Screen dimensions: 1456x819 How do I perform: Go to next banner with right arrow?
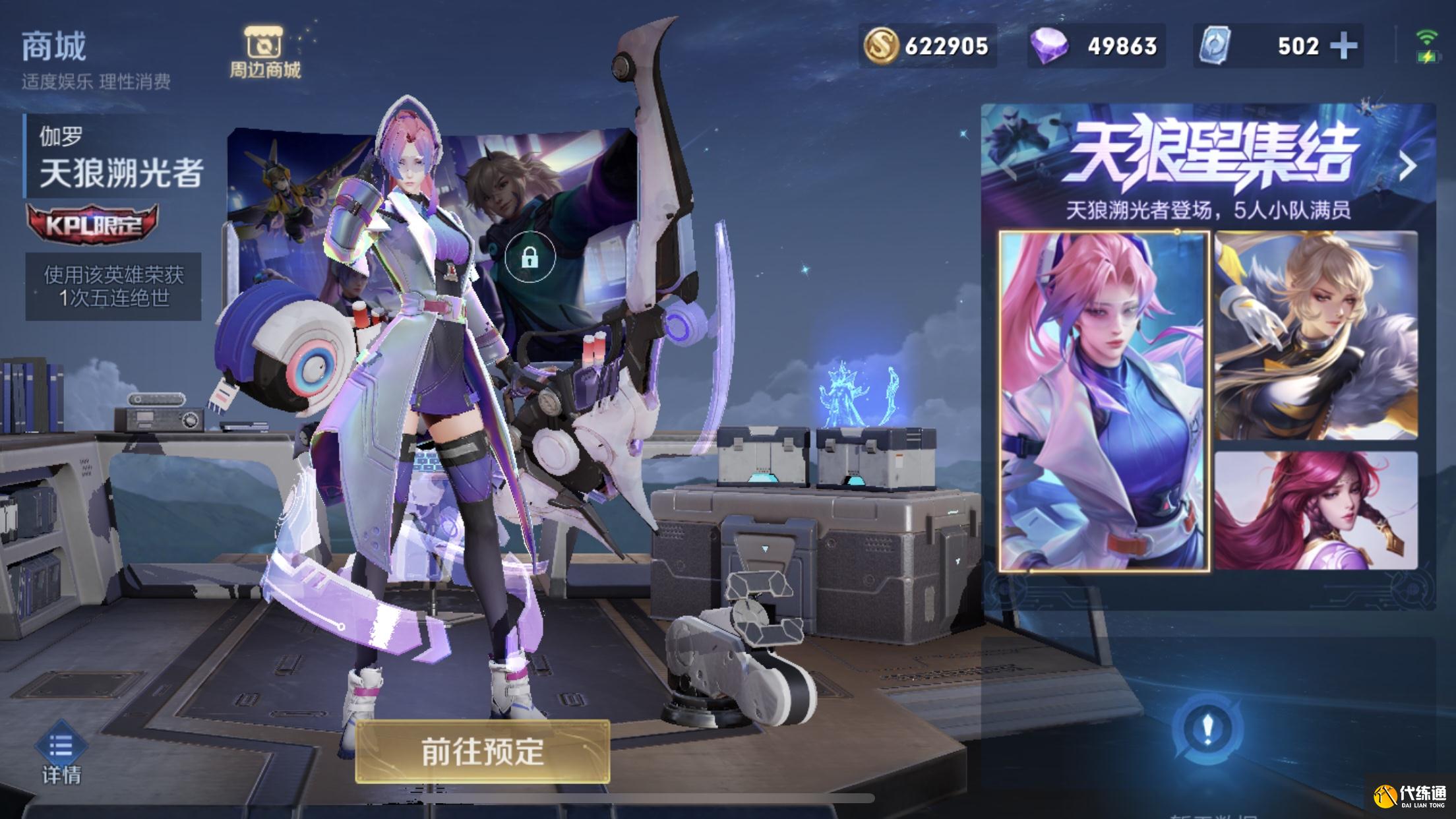(x=1408, y=166)
